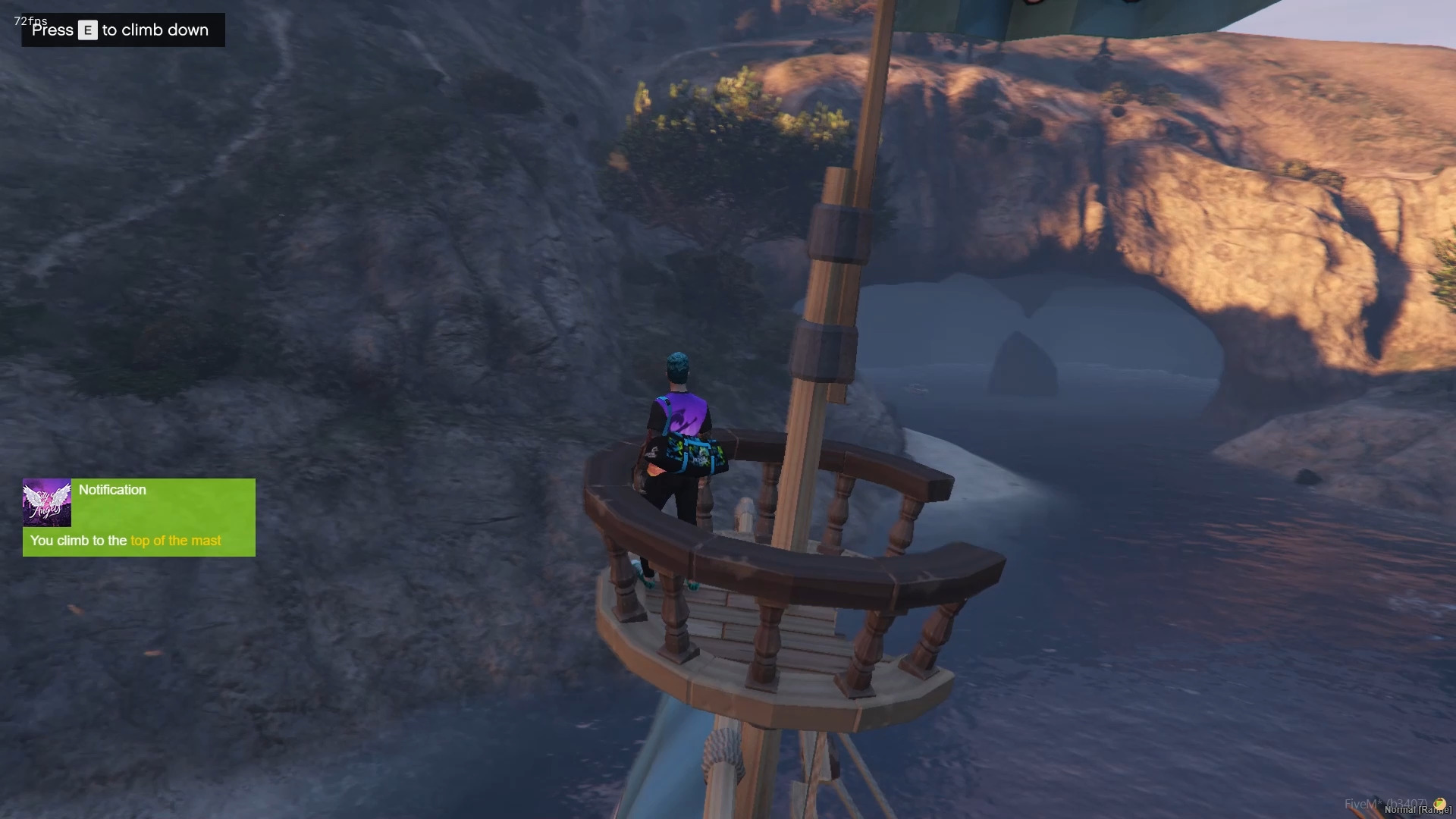
Task: Select the winged logo in the notification
Action: pyautogui.click(x=47, y=502)
